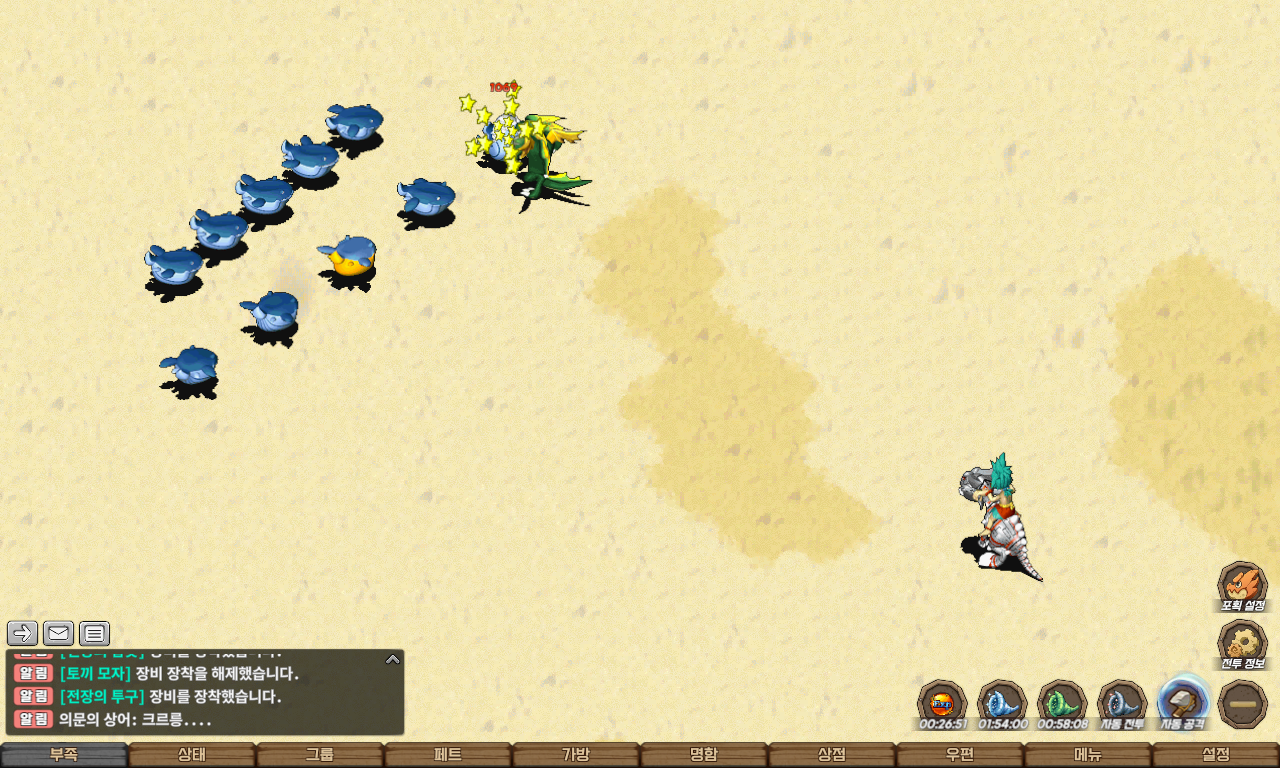Open the 명함 (name card) menu
This screenshot has height=768, width=1280.
704,755
